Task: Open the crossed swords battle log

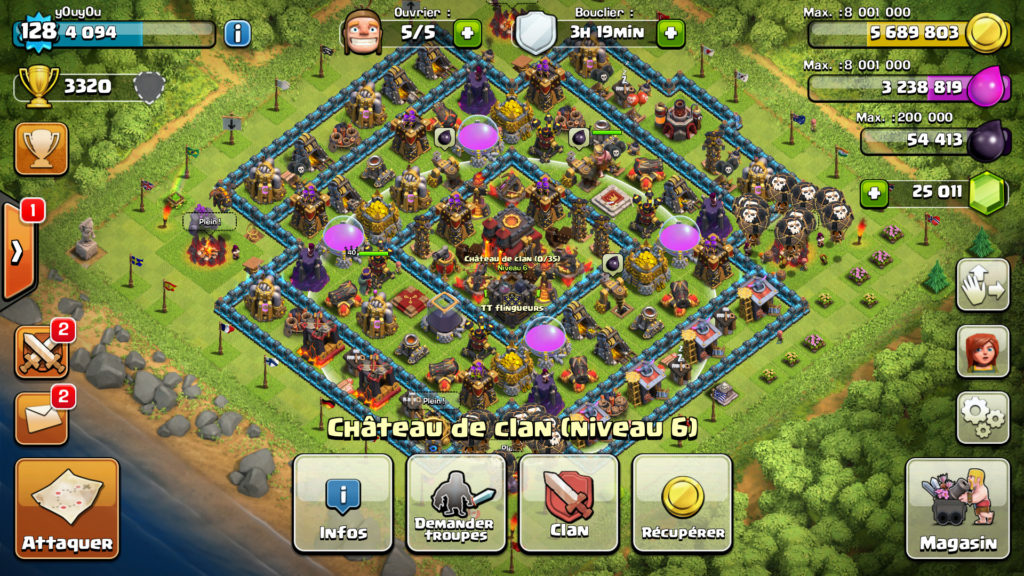Action: point(41,351)
